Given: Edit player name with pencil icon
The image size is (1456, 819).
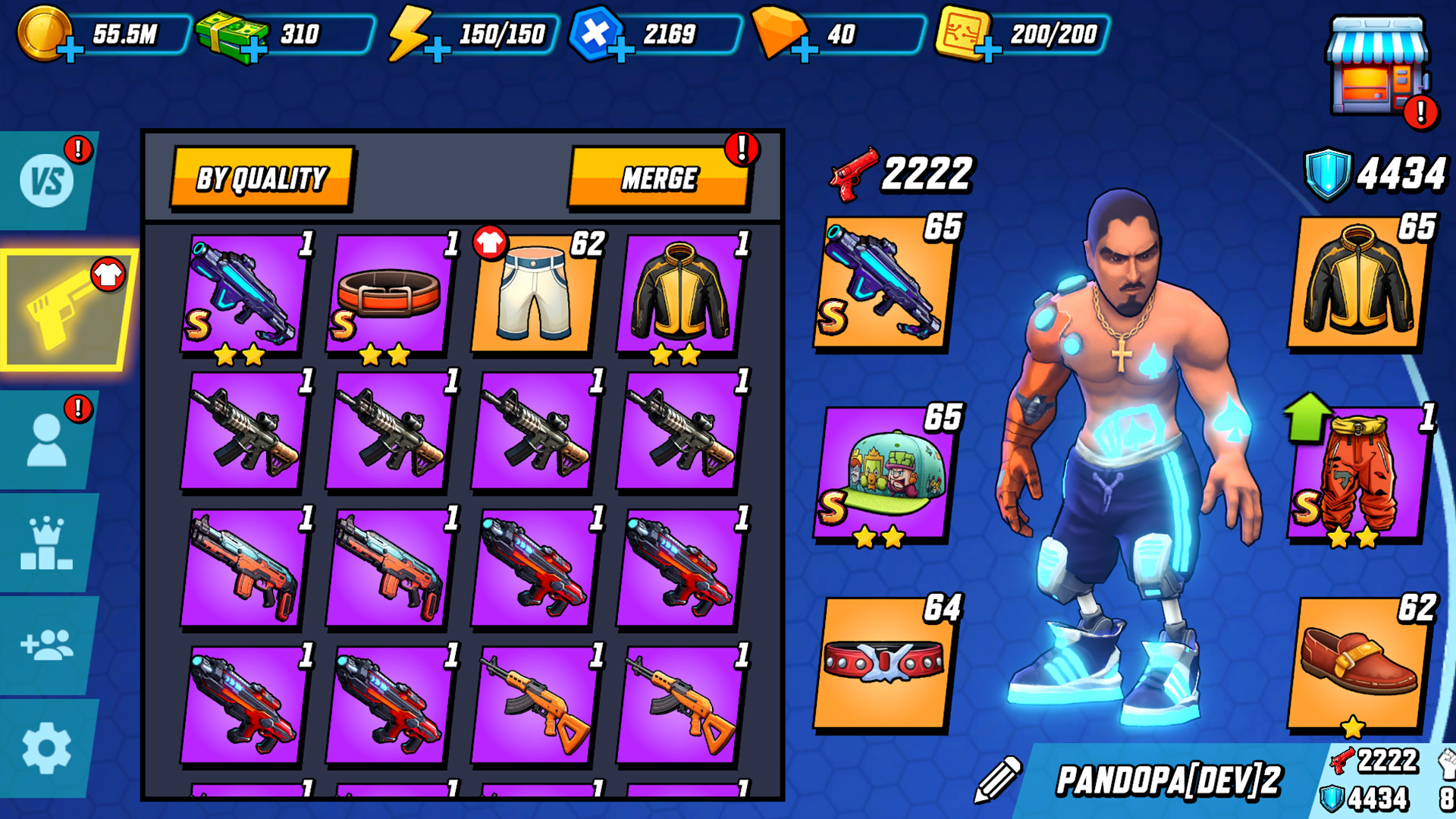Looking at the screenshot, I should pyautogui.click(x=997, y=779).
